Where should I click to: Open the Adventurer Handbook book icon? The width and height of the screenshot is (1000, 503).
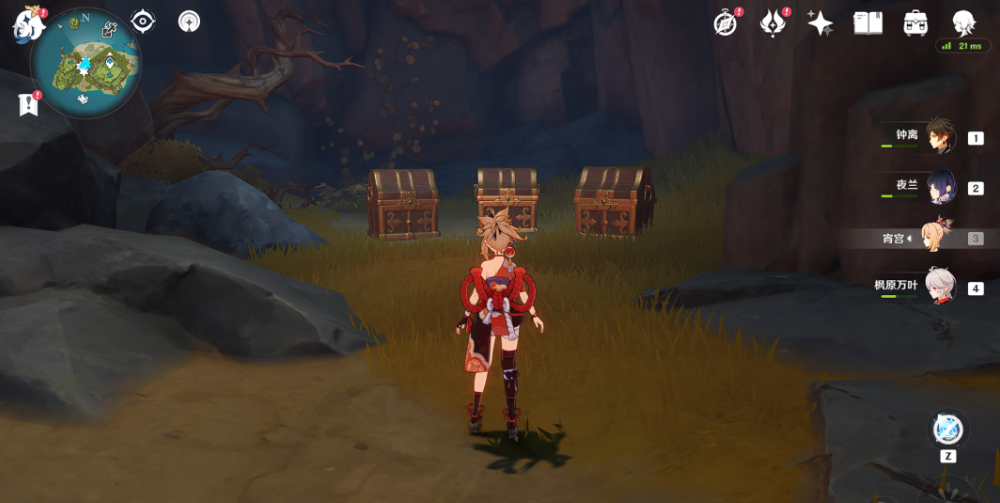click(868, 23)
